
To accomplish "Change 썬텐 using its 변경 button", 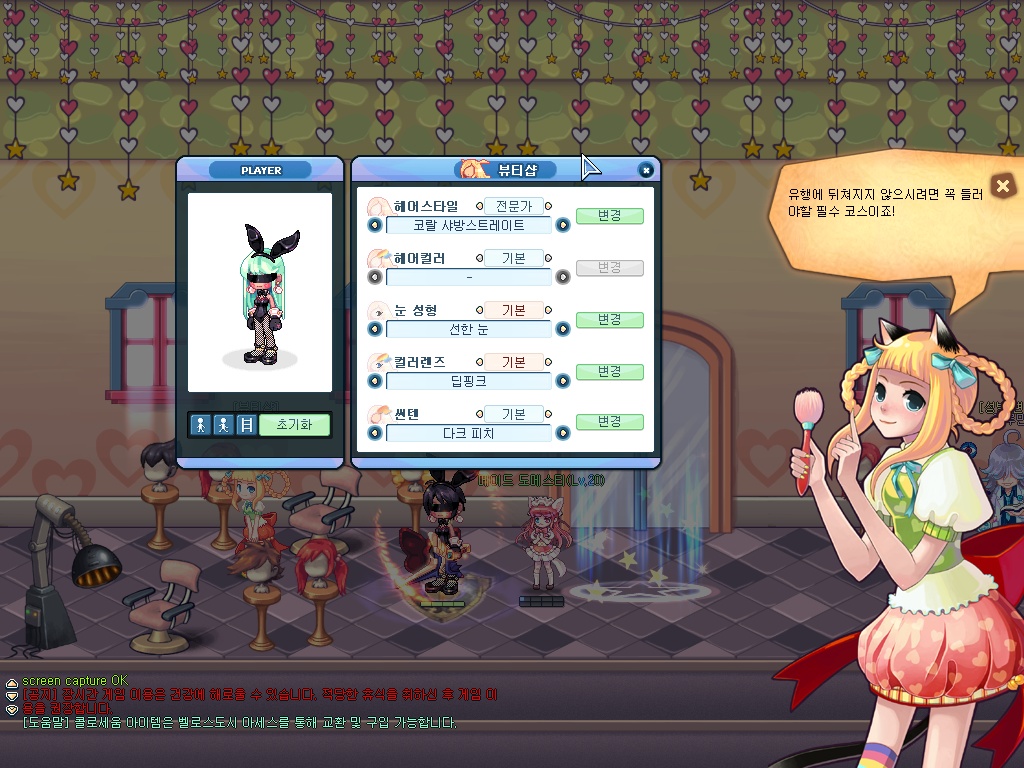I will [x=609, y=423].
